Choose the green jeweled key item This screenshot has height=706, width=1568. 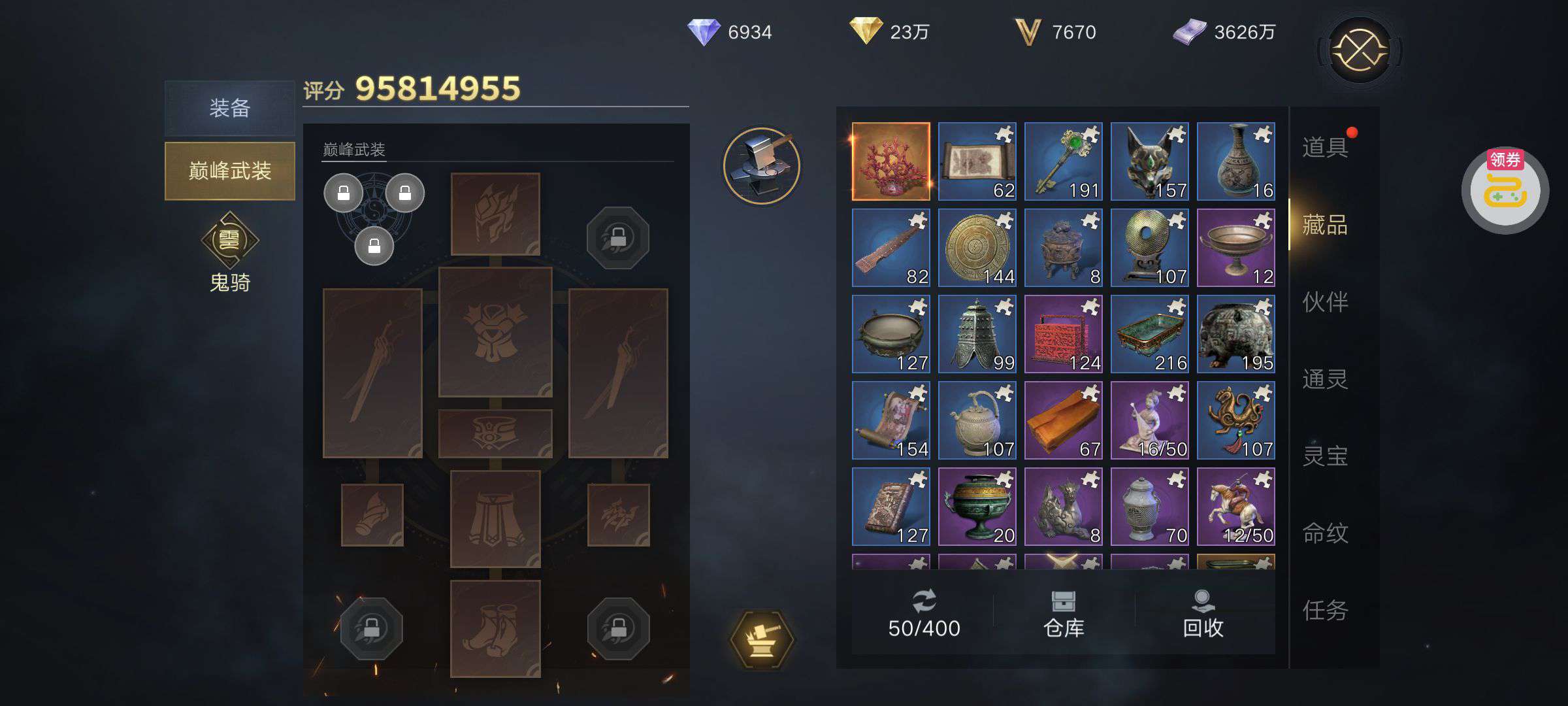point(1063,161)
